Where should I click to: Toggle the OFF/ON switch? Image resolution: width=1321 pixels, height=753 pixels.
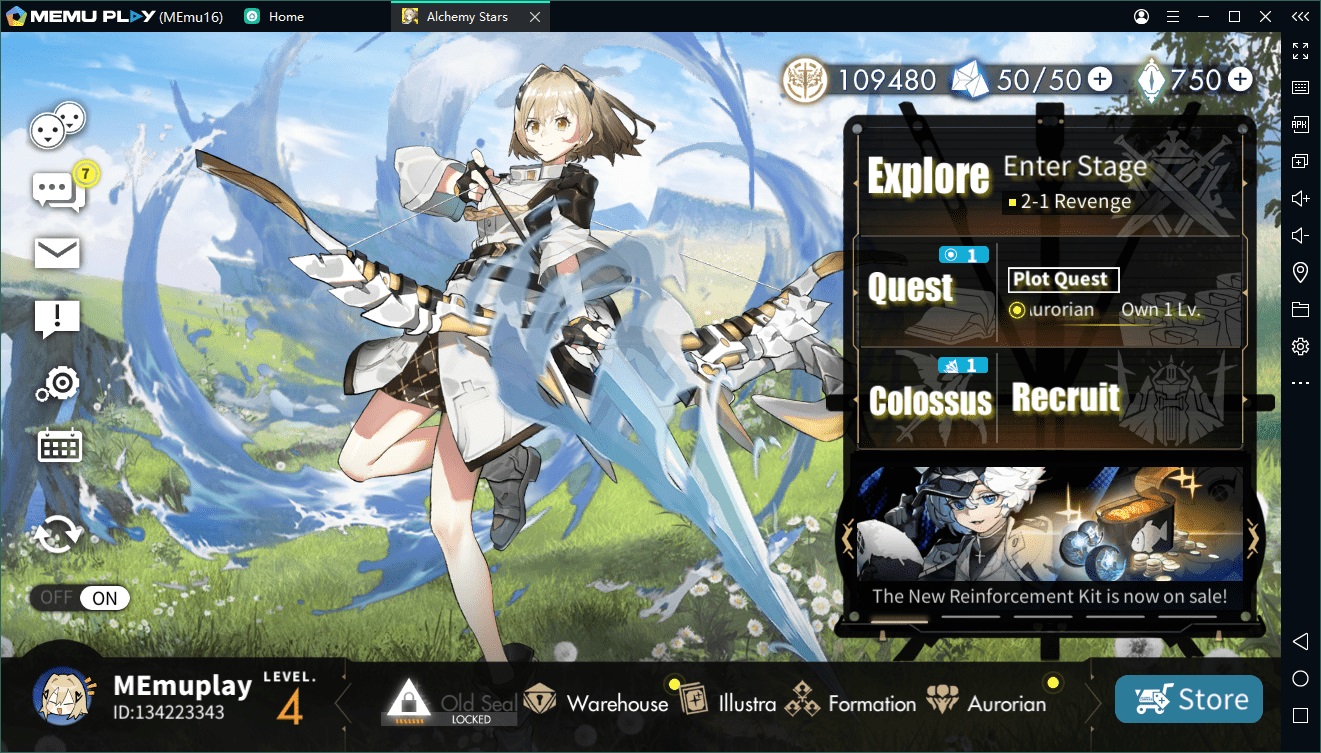[x=80, y=598]
